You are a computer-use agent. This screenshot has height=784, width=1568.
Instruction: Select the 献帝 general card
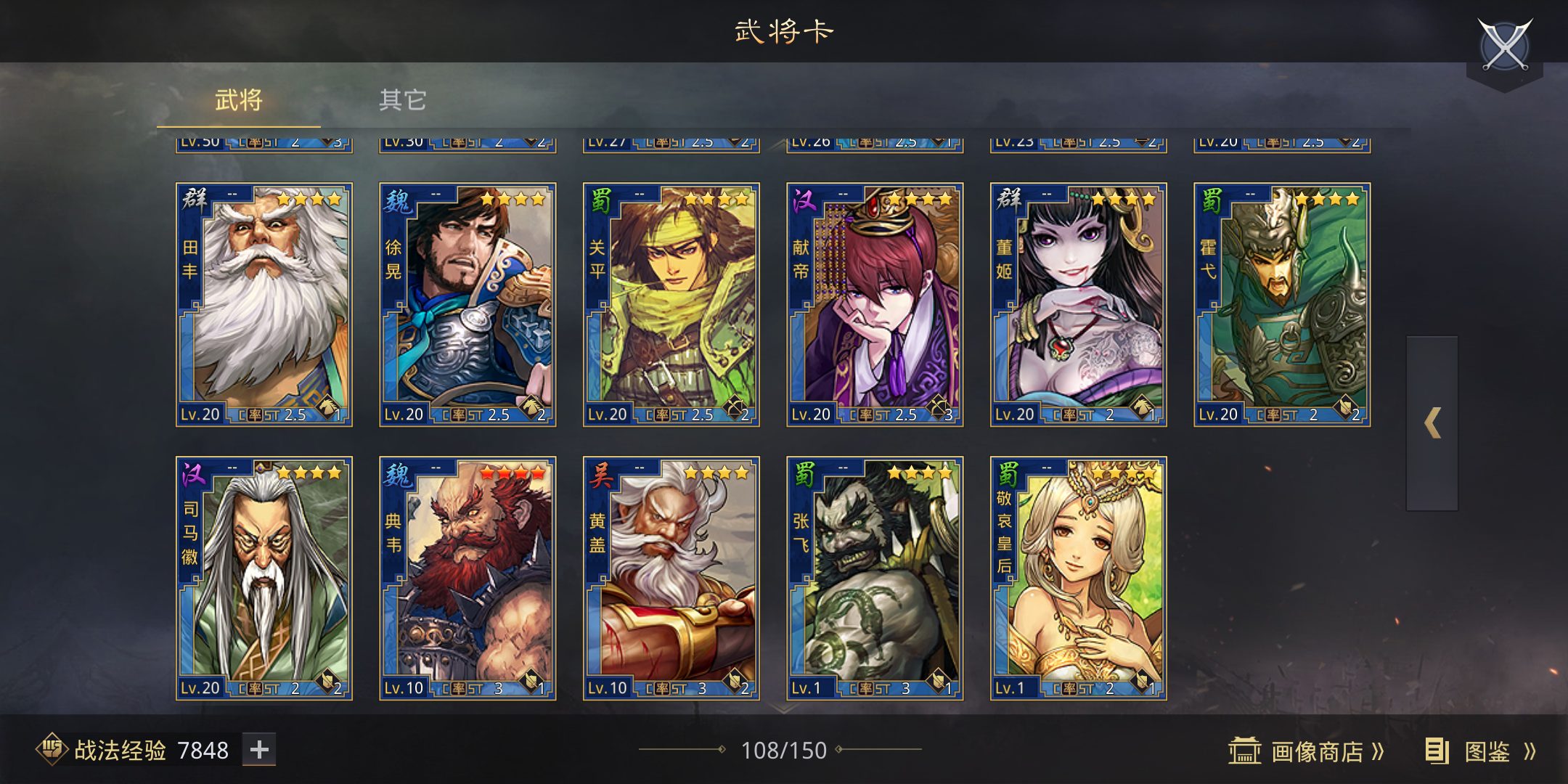(x=875, y=304)
